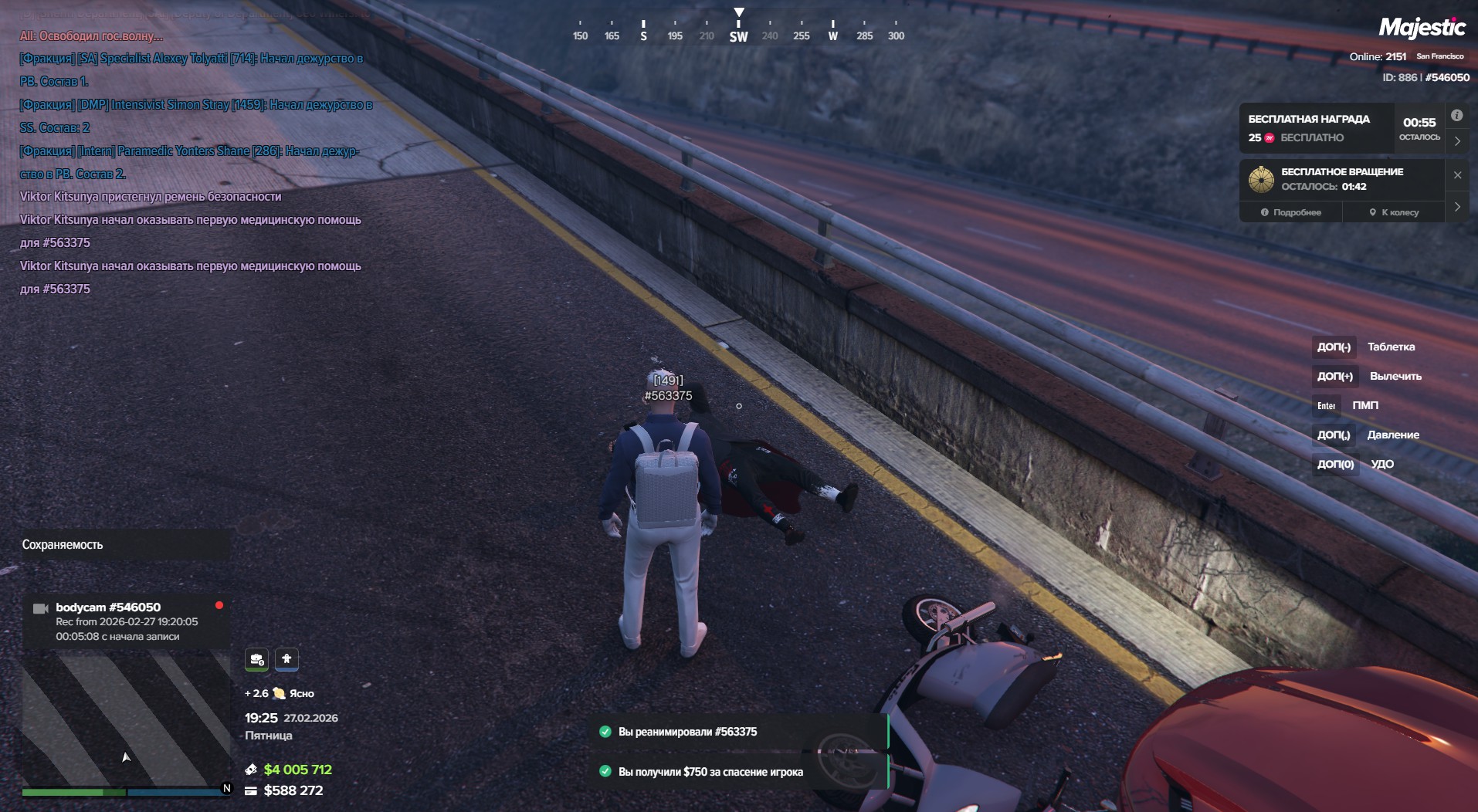Choose the УДО action entry

coord(1381,464)
